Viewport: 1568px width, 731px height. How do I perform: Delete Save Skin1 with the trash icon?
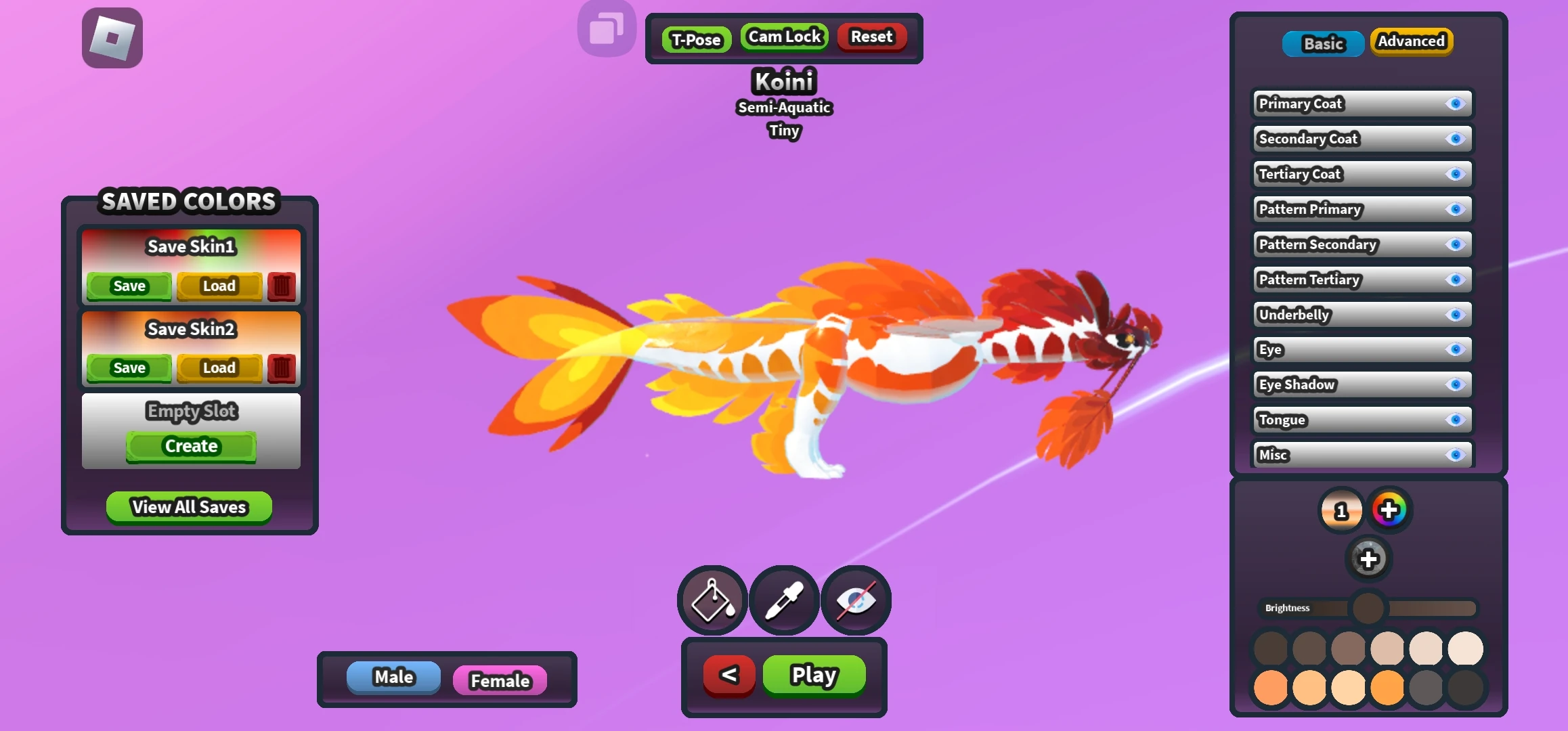click(x=282, y=286)
